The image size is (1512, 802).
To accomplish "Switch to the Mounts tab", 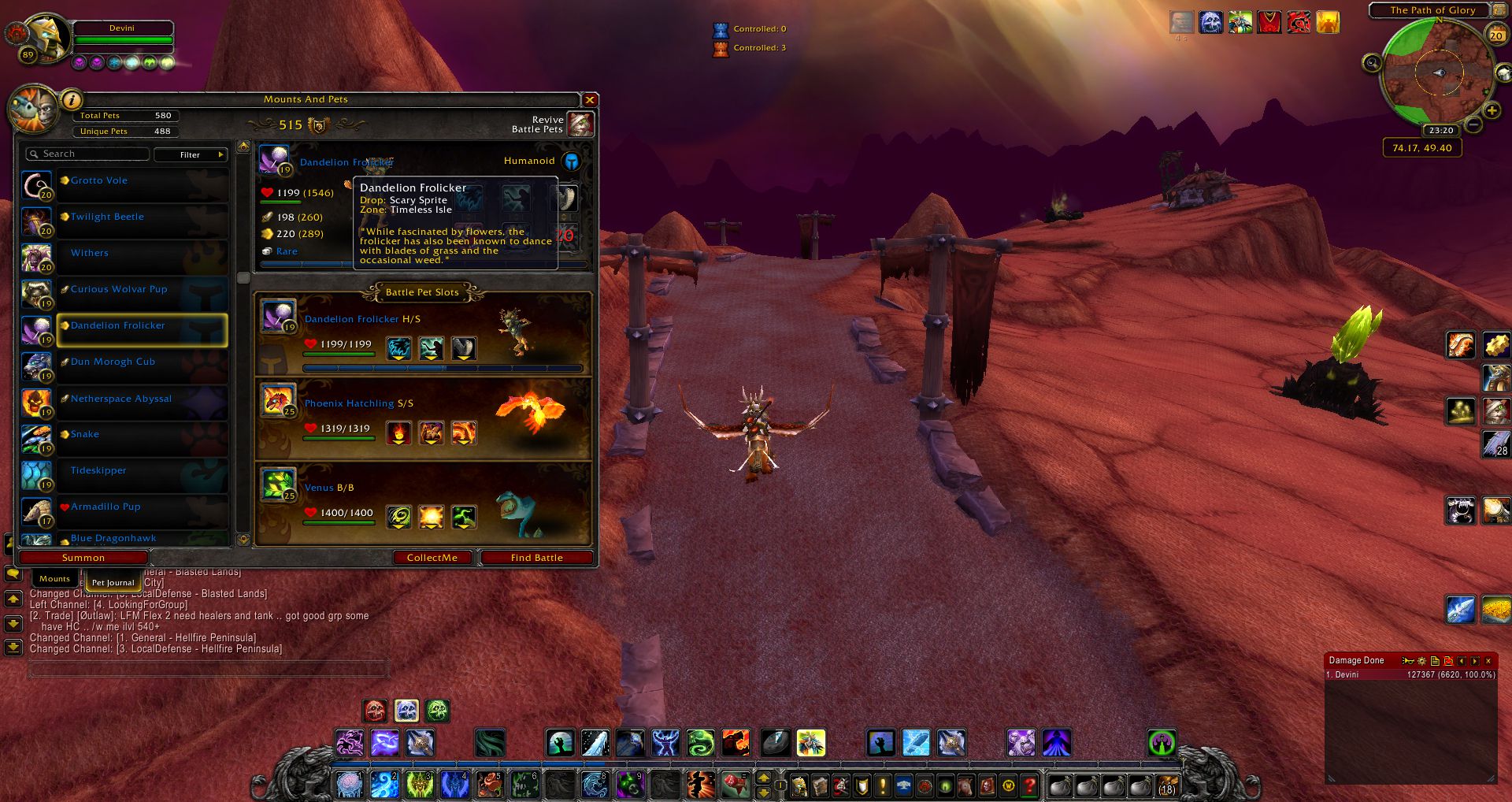I will point(54,578).
